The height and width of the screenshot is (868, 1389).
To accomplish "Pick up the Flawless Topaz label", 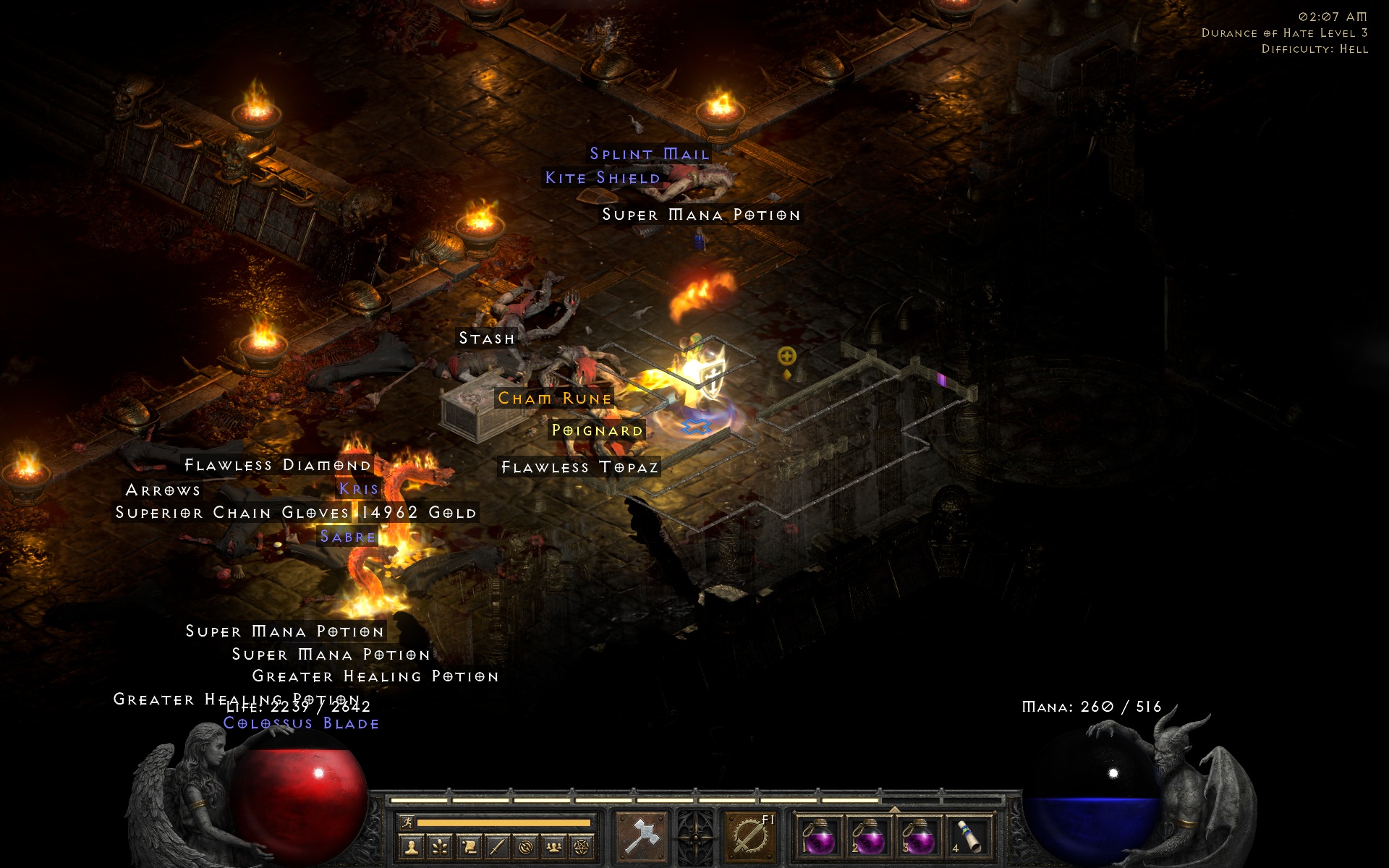I will [x=580, y=467].
